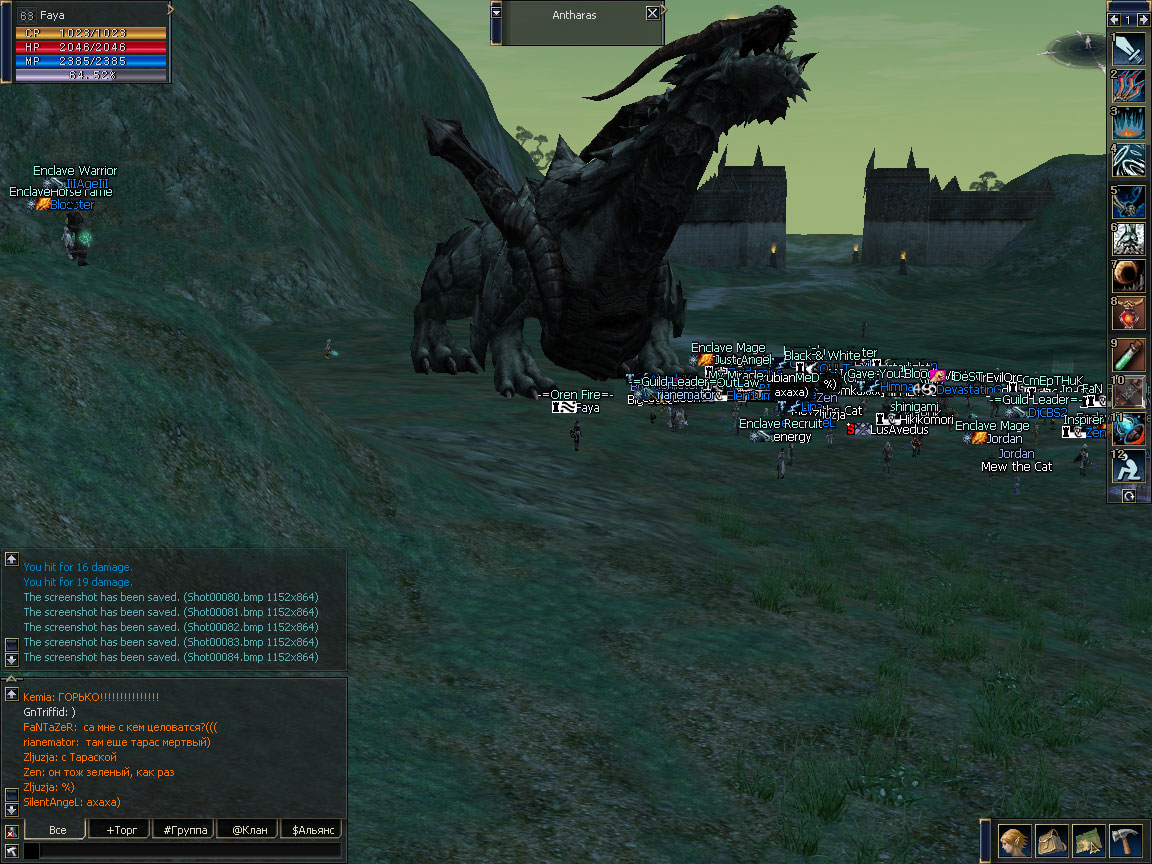Use the sit-down action in slot 12
This screenshot has height=864, width=1152.
[1129, 465]
